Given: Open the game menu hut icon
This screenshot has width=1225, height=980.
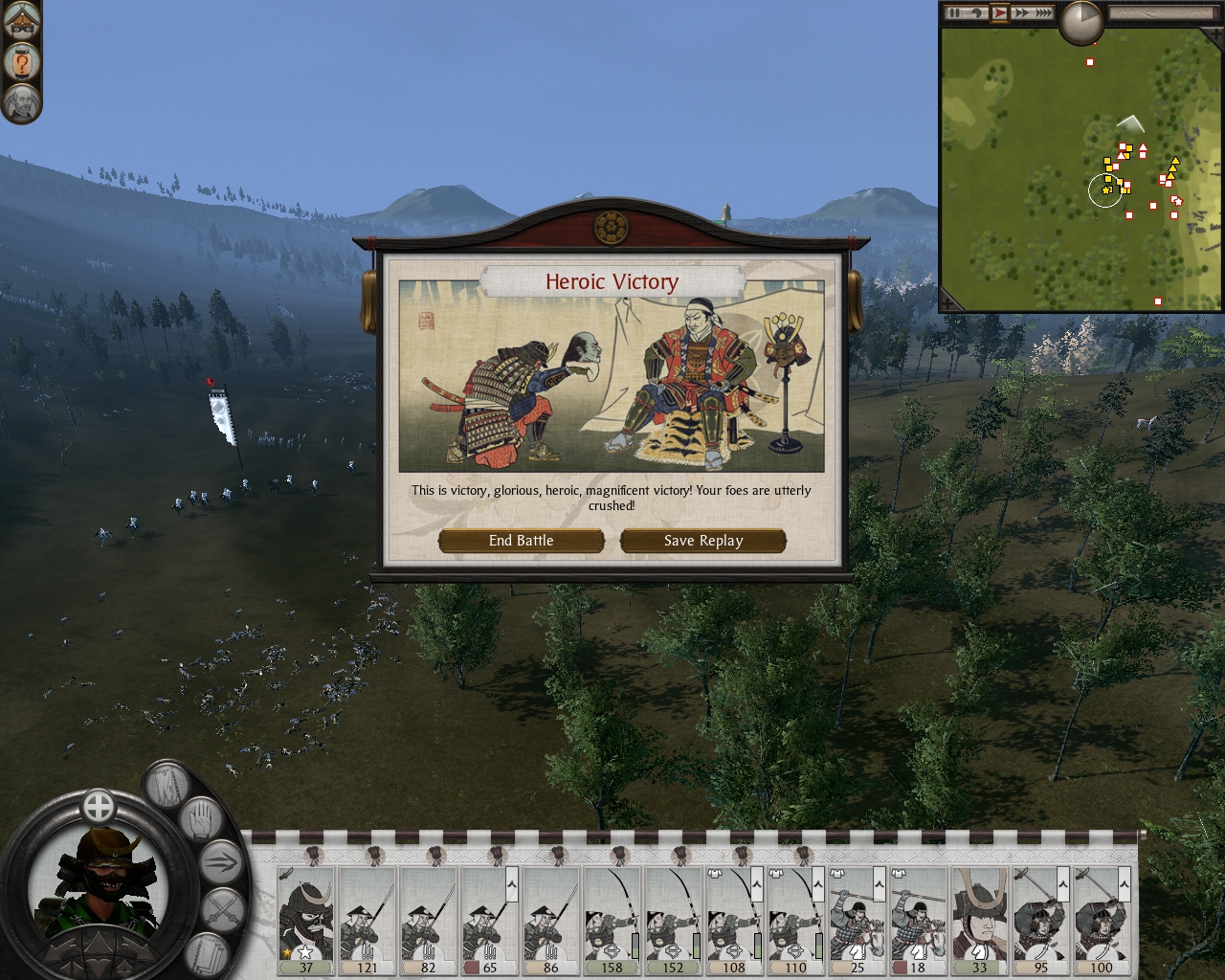Looking at the screenshot, I should click(20, 23).
